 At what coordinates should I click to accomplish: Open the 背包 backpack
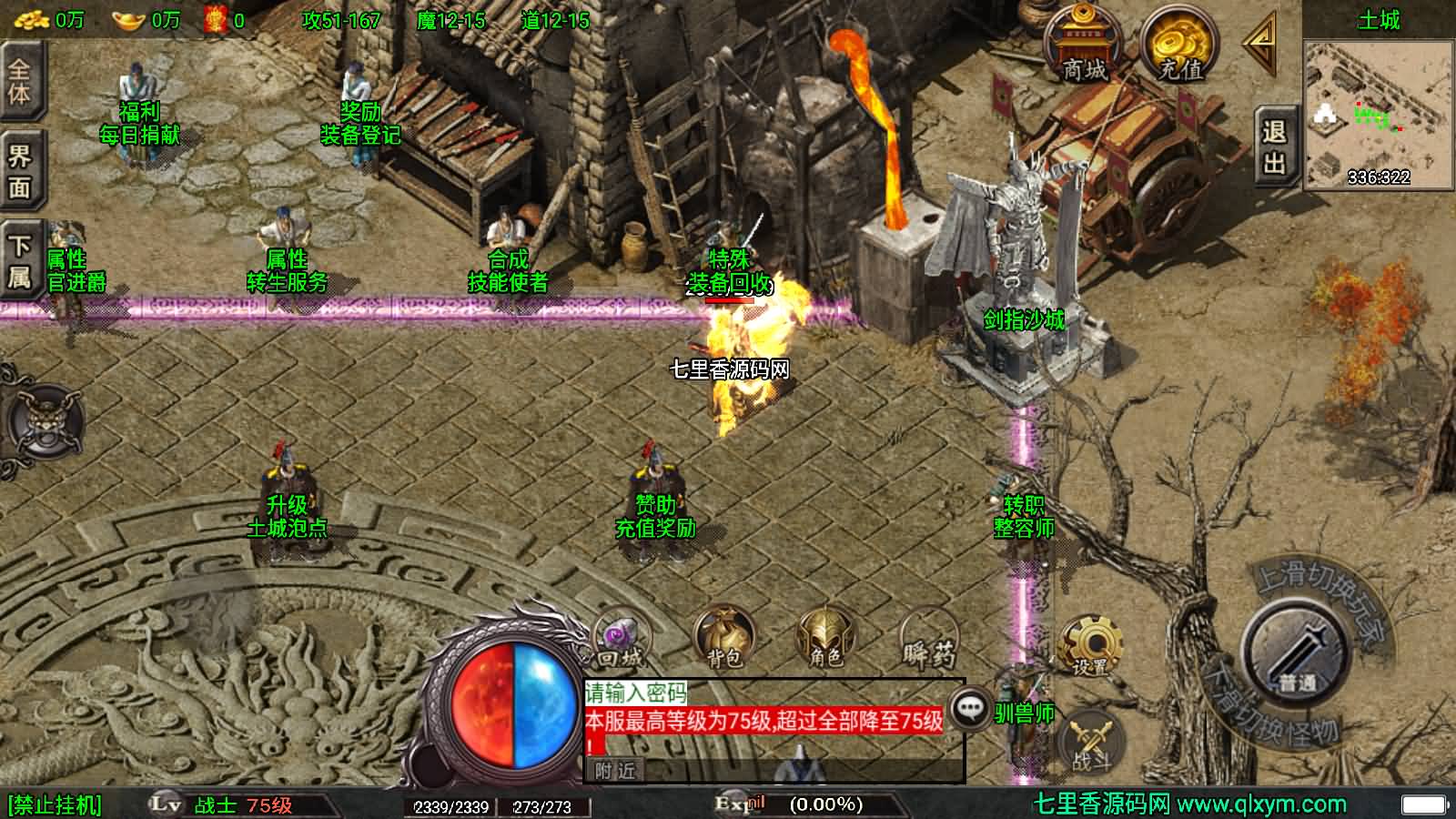tap(723, 638)
